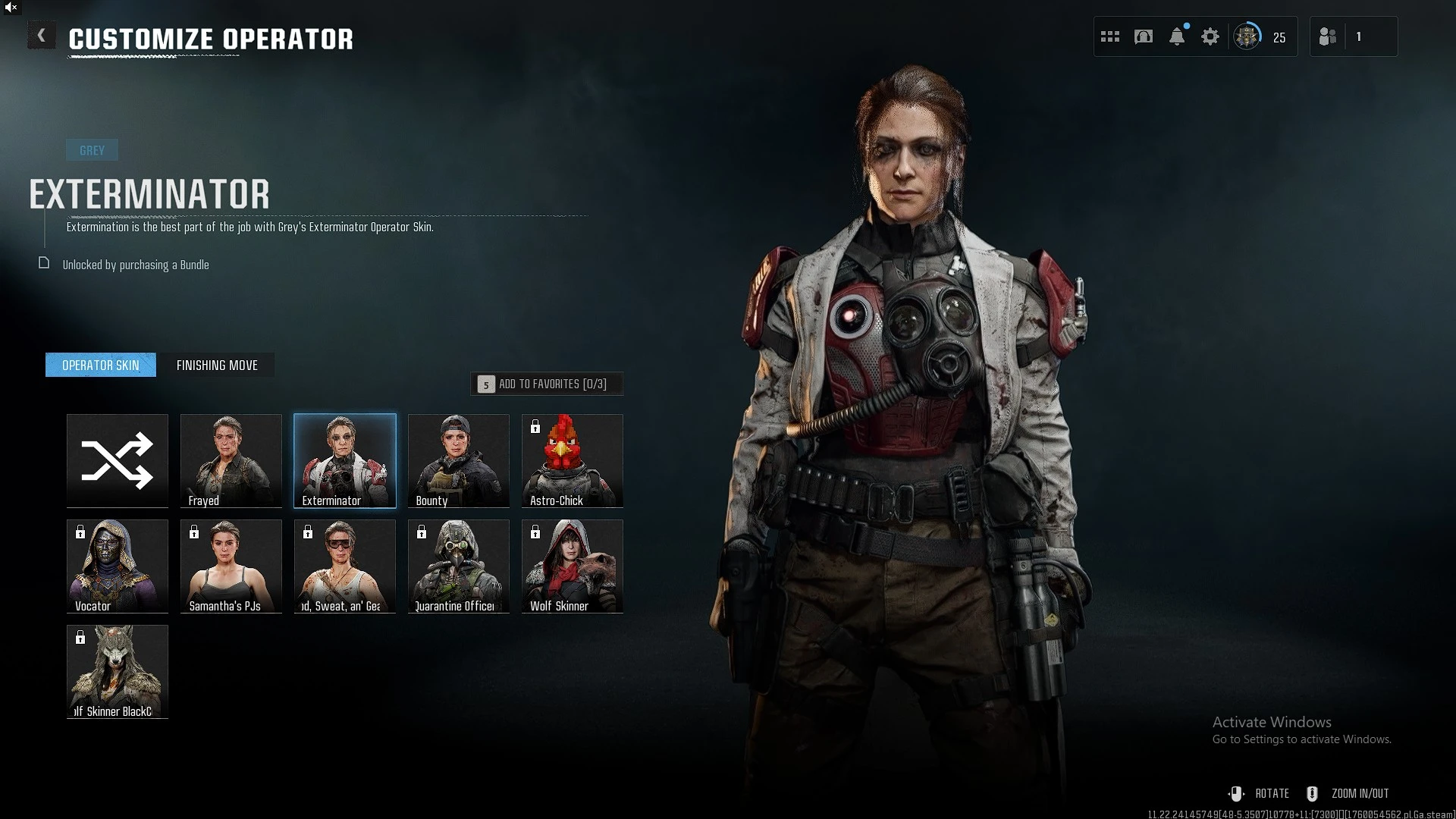Select the Operator Skin tab
The image size is (1456, 819).
tap(101, 366)
